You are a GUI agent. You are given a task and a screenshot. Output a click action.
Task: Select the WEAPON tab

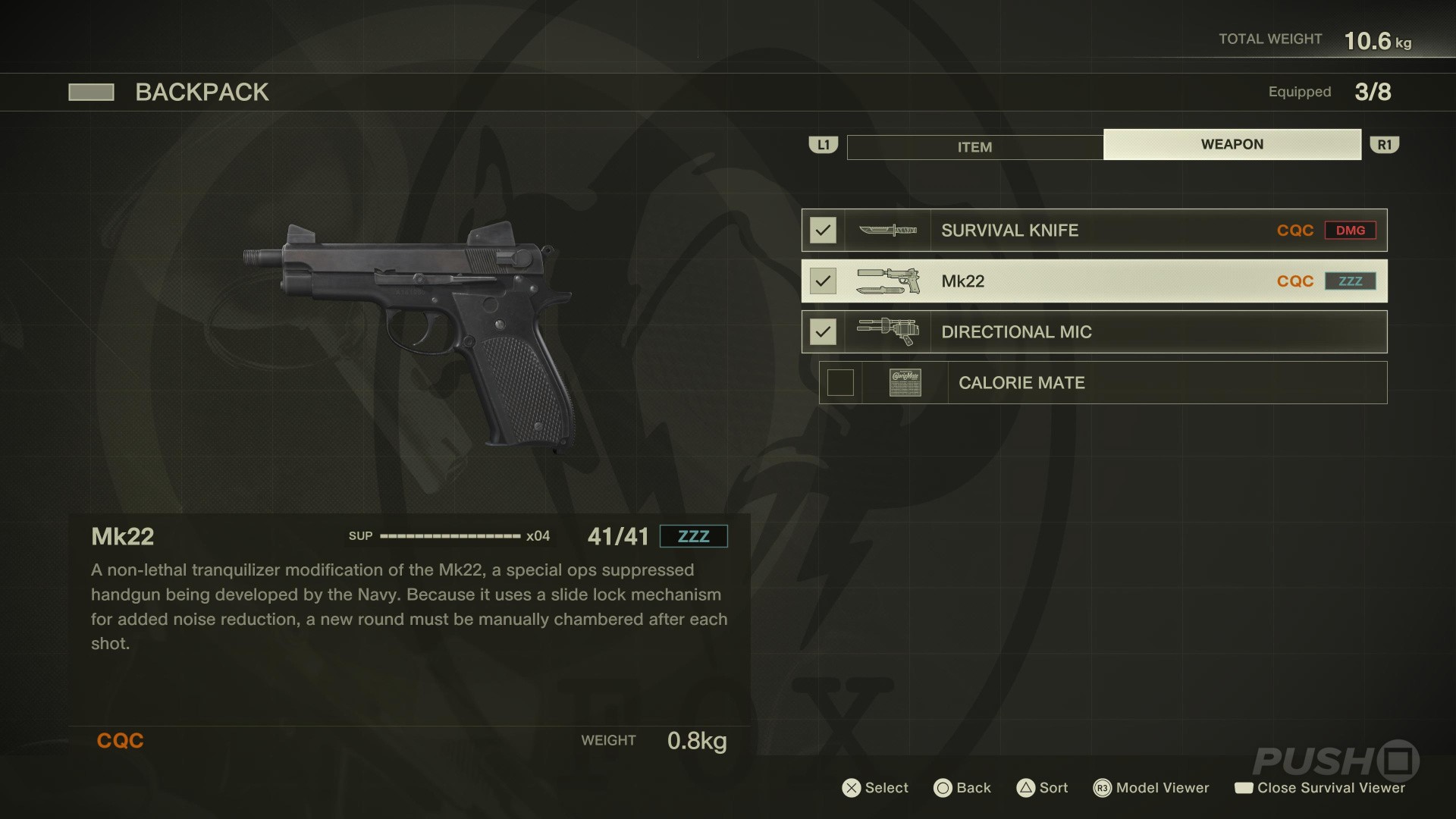pyautogui.click(x=1232, y=144)
